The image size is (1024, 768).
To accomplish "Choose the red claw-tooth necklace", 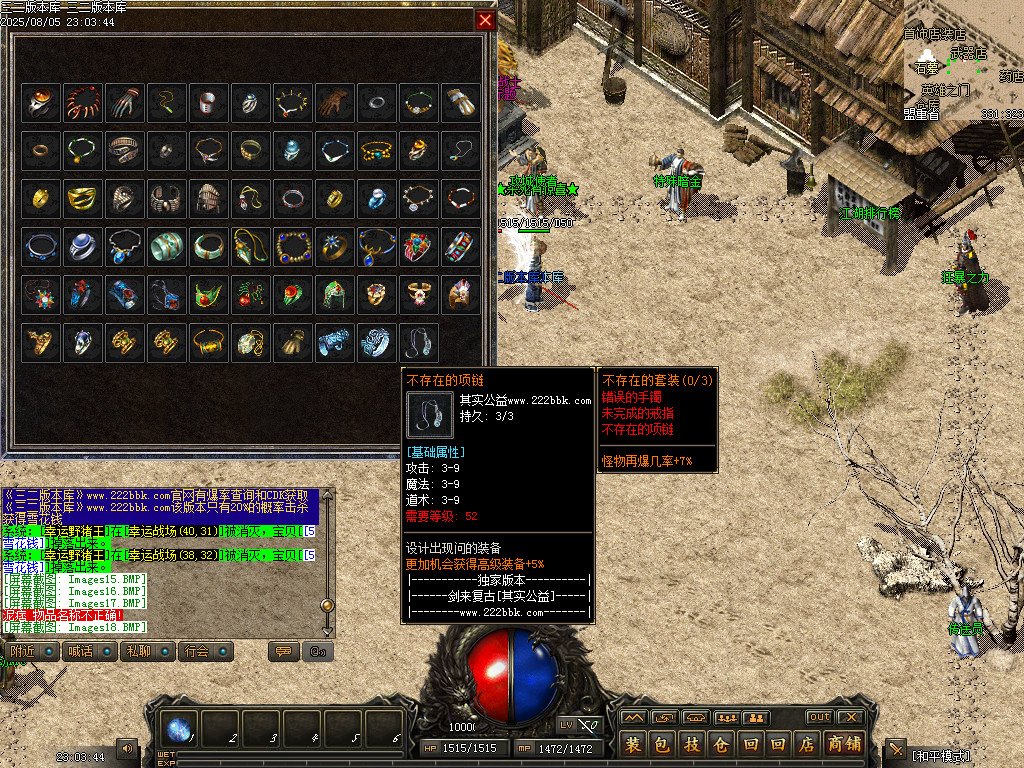I will click(83, 102).
